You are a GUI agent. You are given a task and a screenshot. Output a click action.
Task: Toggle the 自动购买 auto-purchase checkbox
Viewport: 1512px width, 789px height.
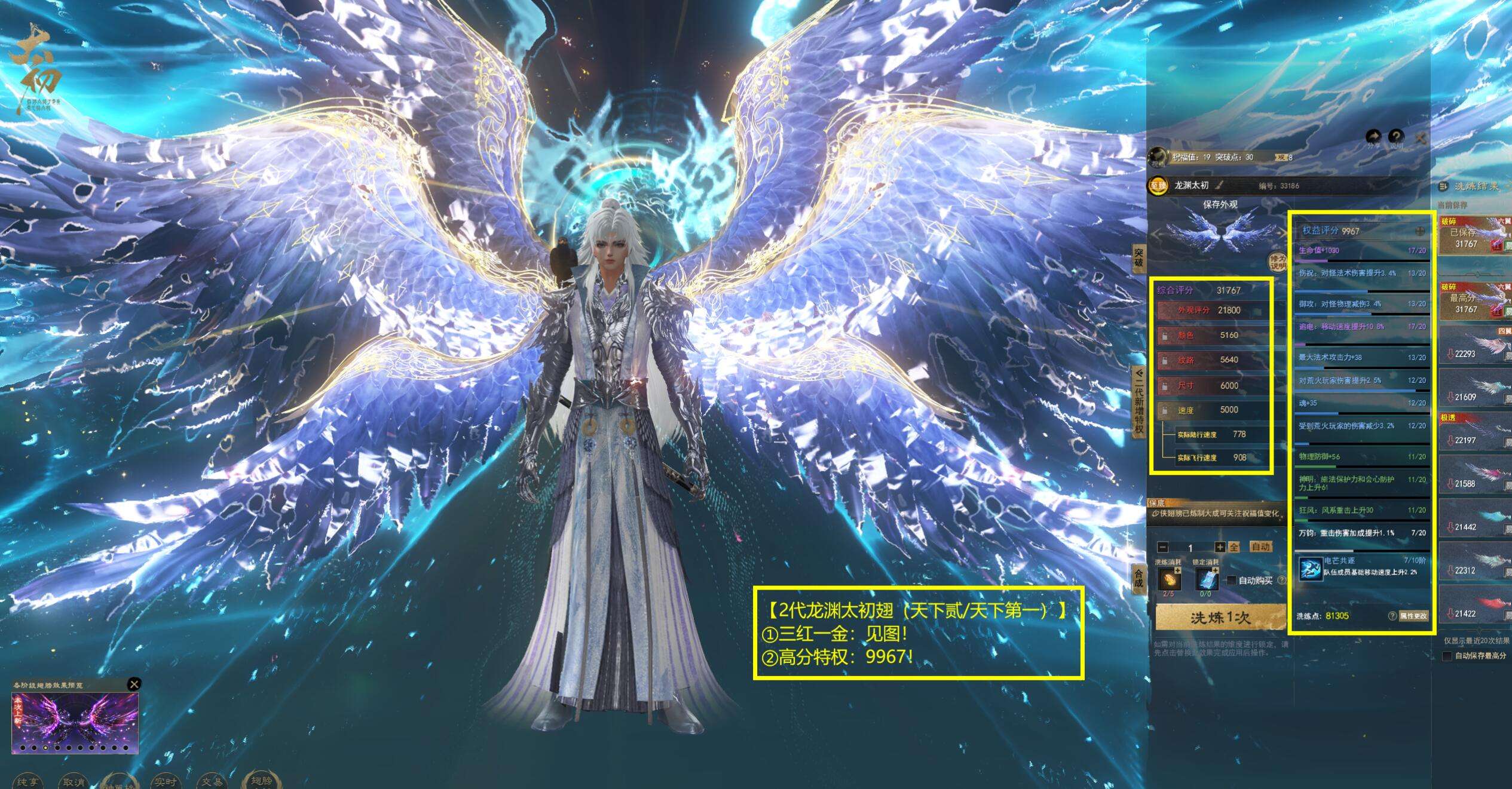(x=1231, y=580)
